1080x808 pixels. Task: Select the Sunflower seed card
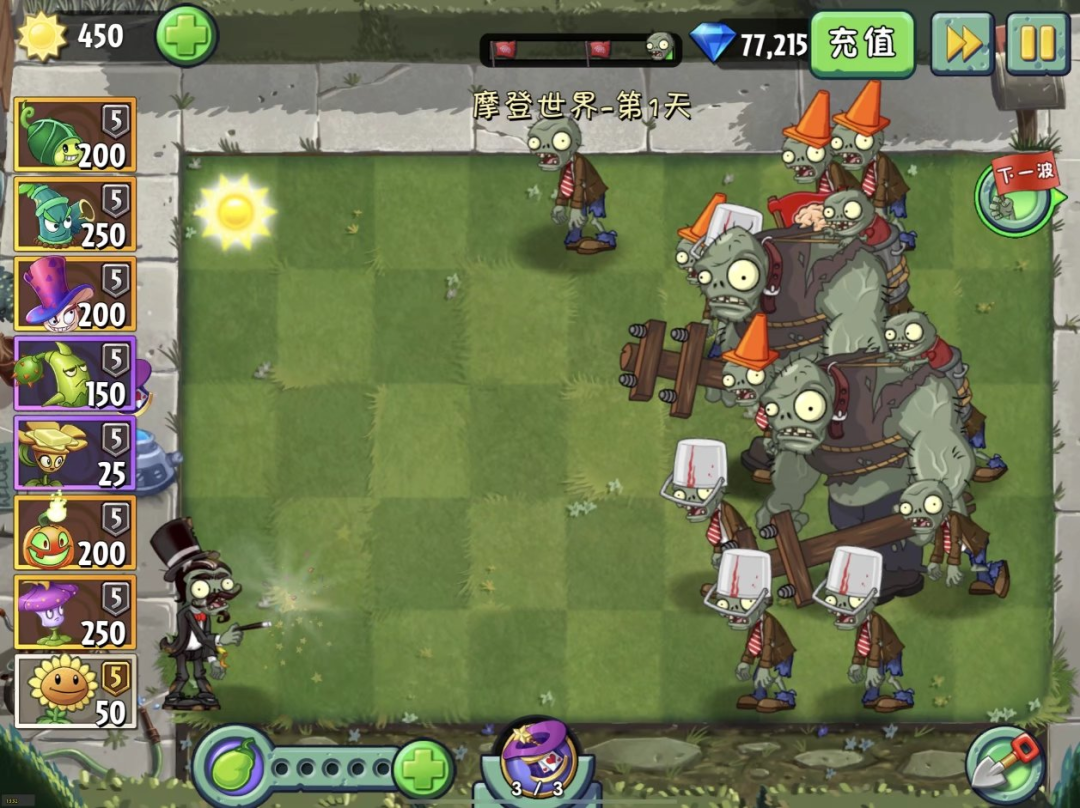(75, 691)
